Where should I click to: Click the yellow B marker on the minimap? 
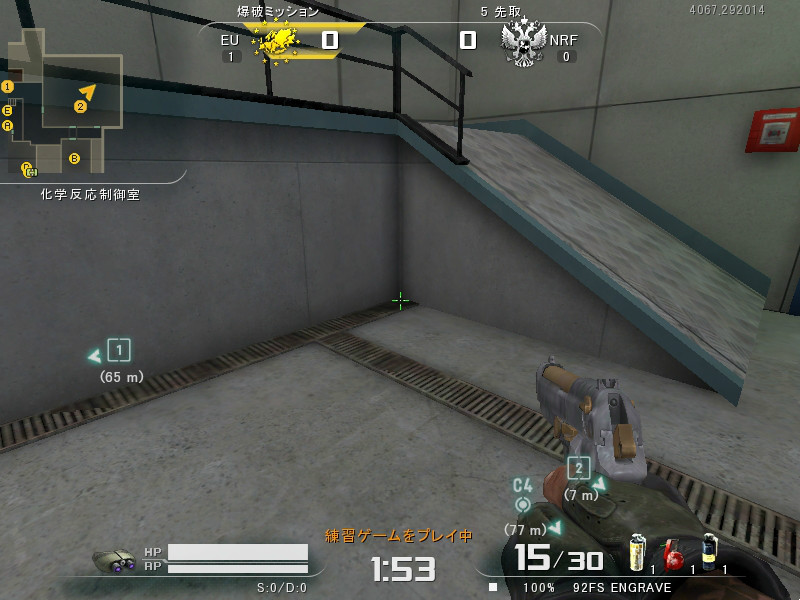74,158
